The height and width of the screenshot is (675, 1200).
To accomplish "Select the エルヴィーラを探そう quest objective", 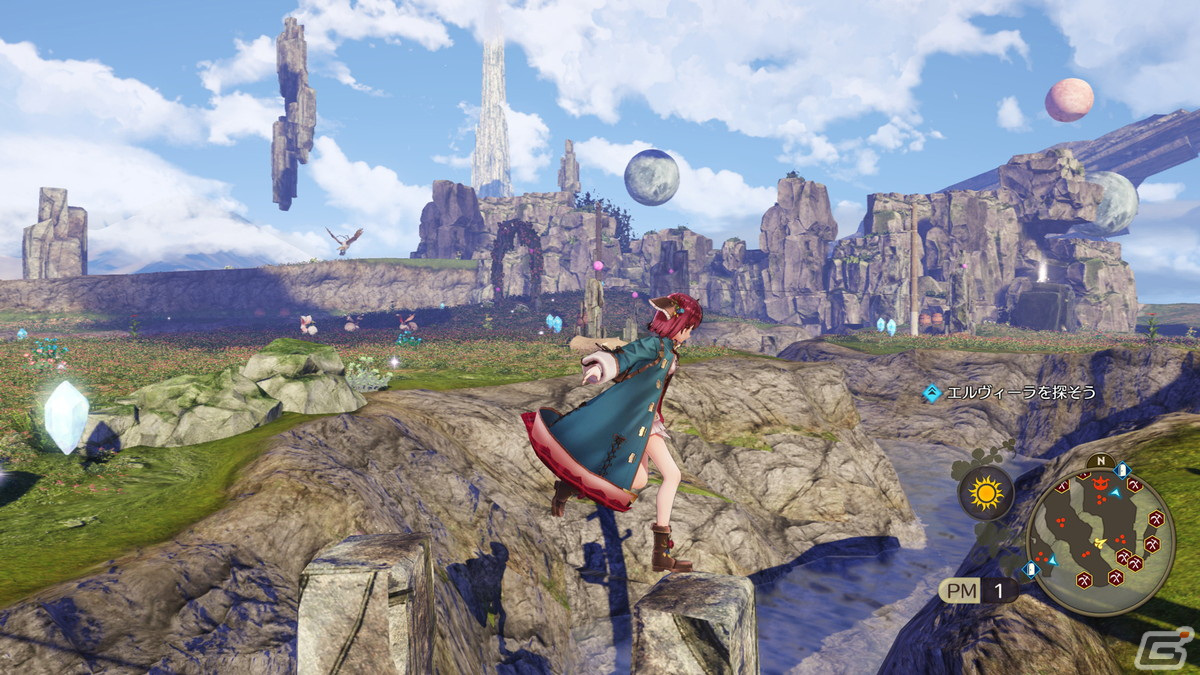I will 1010,393.
